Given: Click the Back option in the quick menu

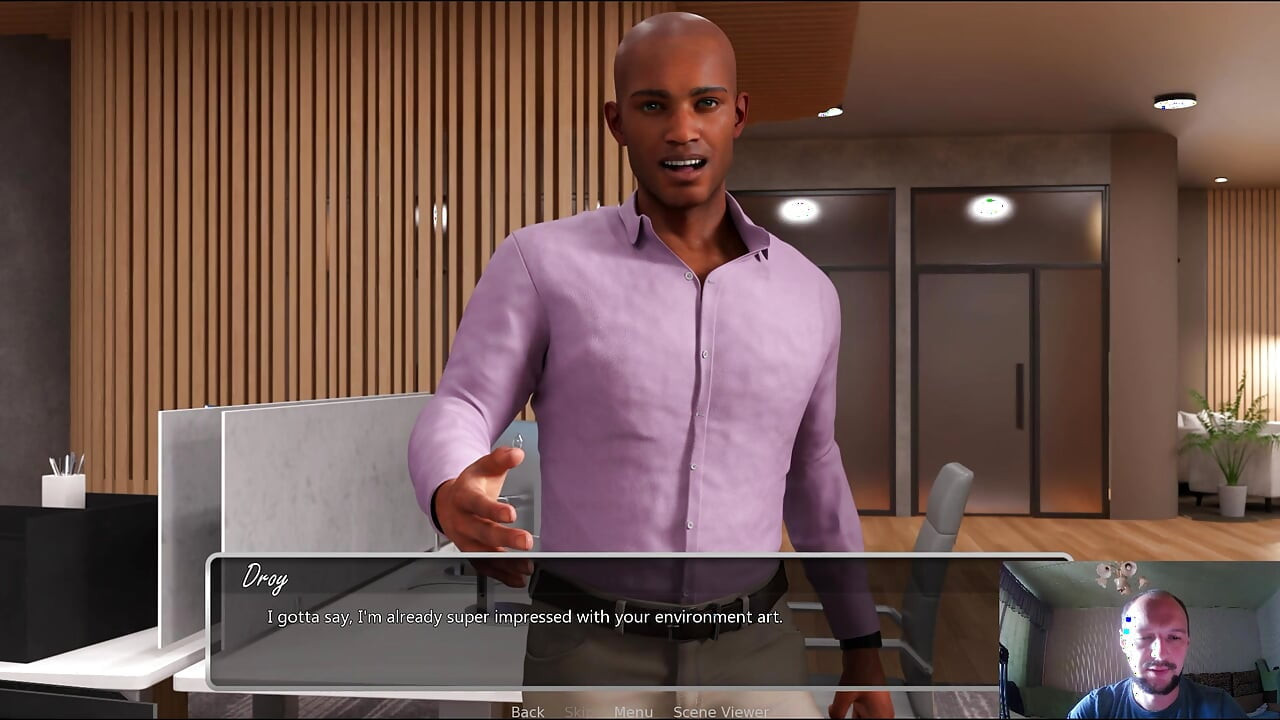Looking at the screenshot, I should coord(527,712).
